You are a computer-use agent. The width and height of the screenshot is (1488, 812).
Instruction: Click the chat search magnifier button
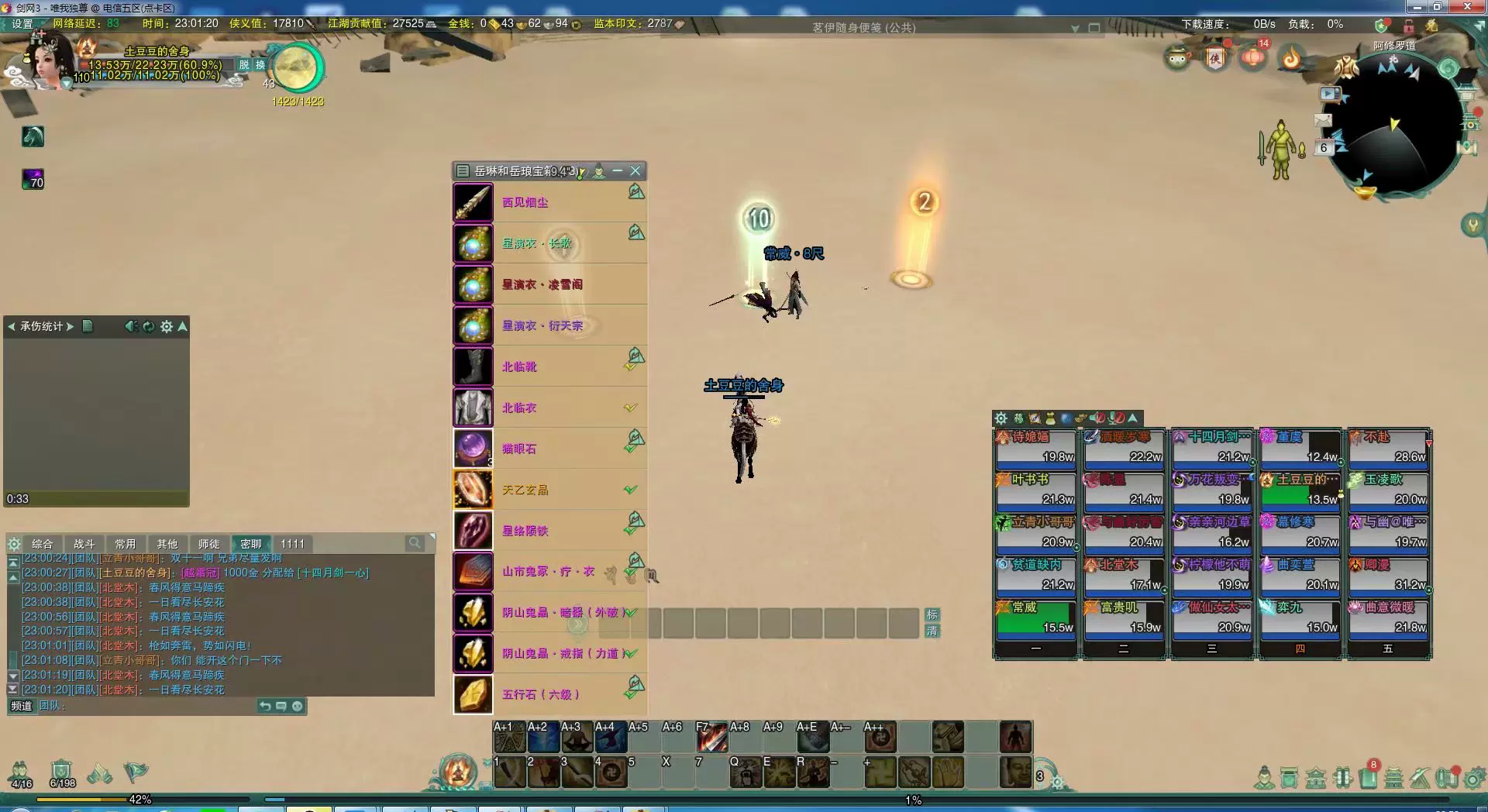415,543
